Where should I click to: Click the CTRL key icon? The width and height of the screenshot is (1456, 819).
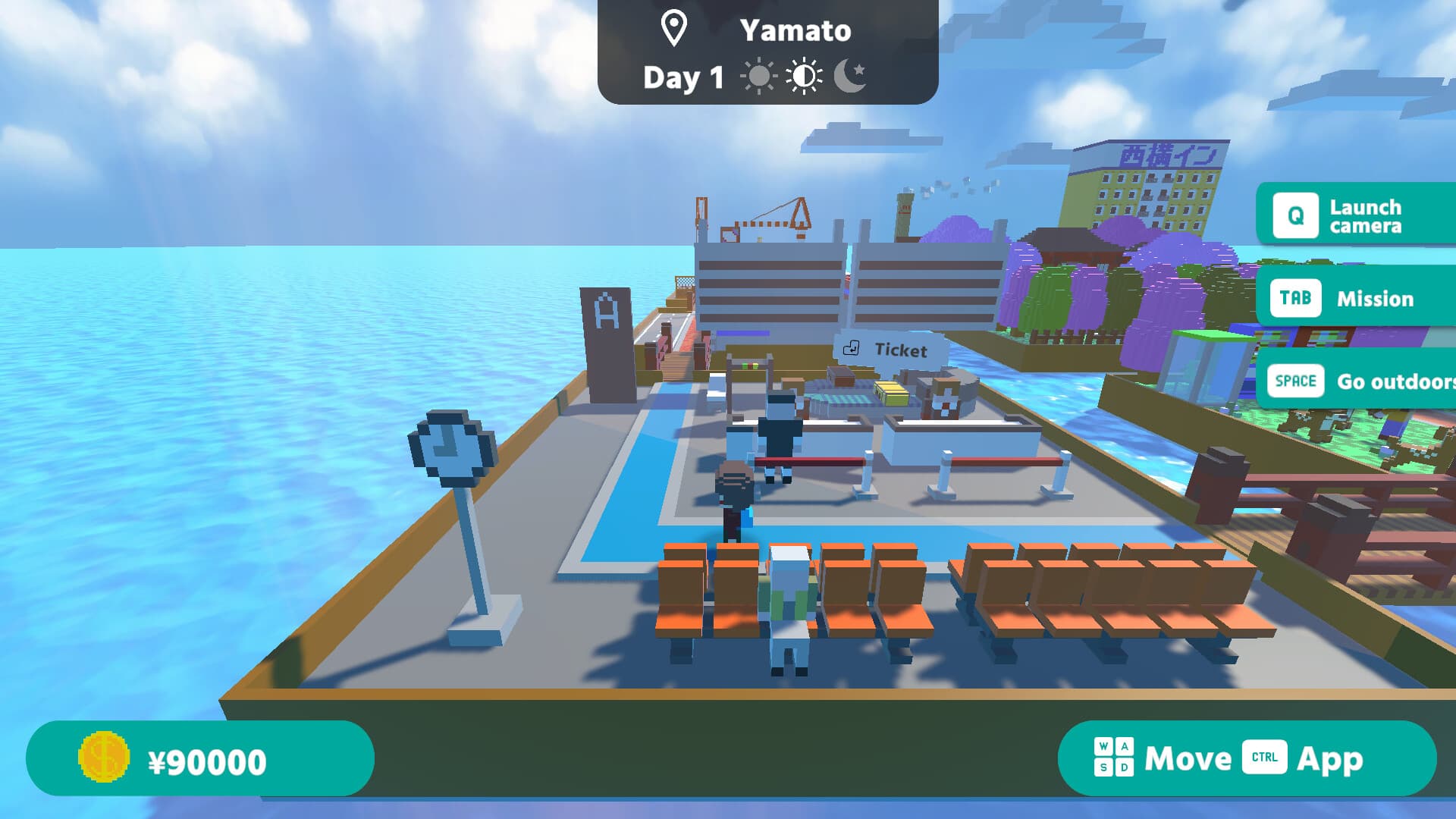tap(1265, 758)
